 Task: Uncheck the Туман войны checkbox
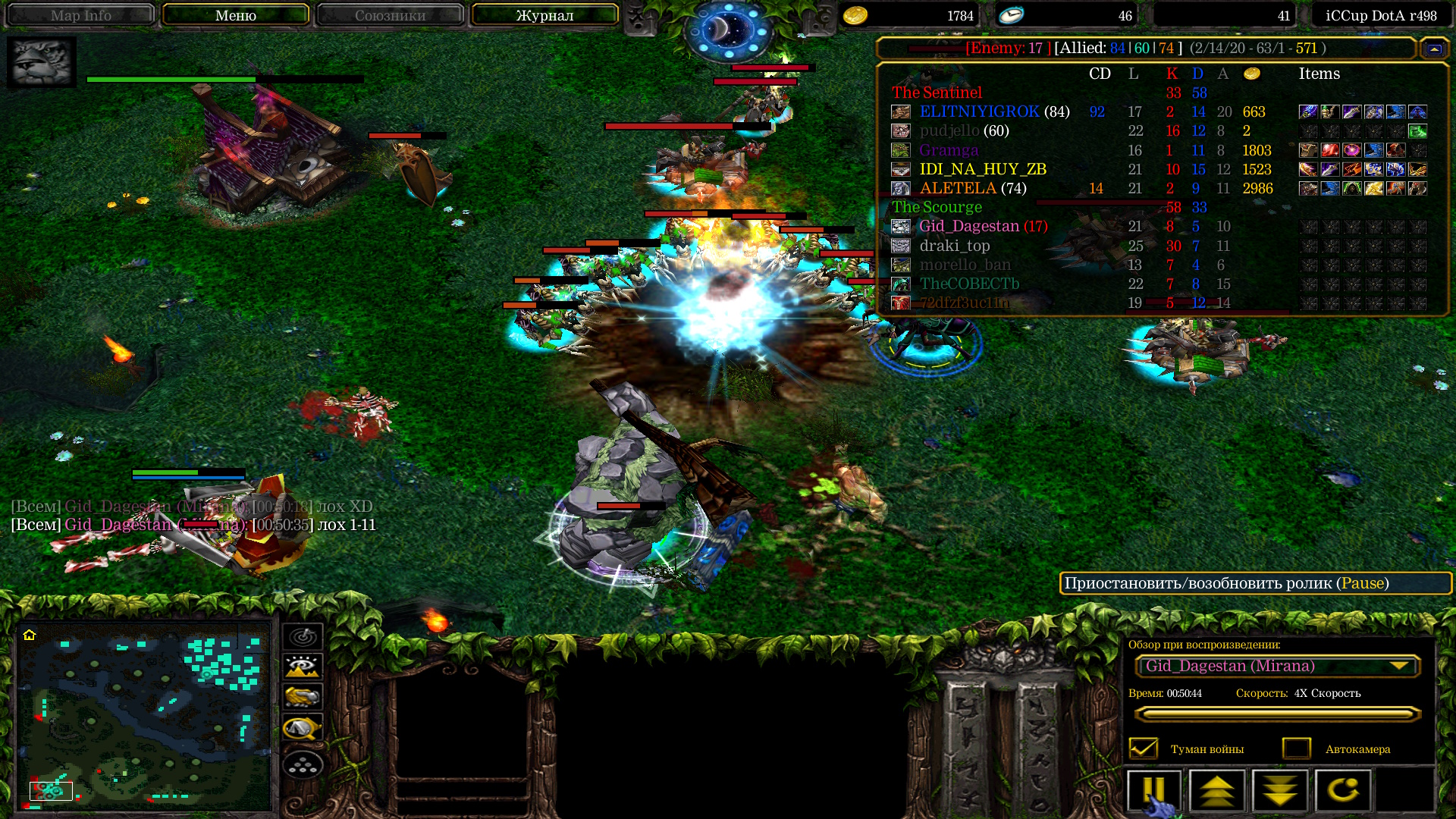tap(1144, 748)
